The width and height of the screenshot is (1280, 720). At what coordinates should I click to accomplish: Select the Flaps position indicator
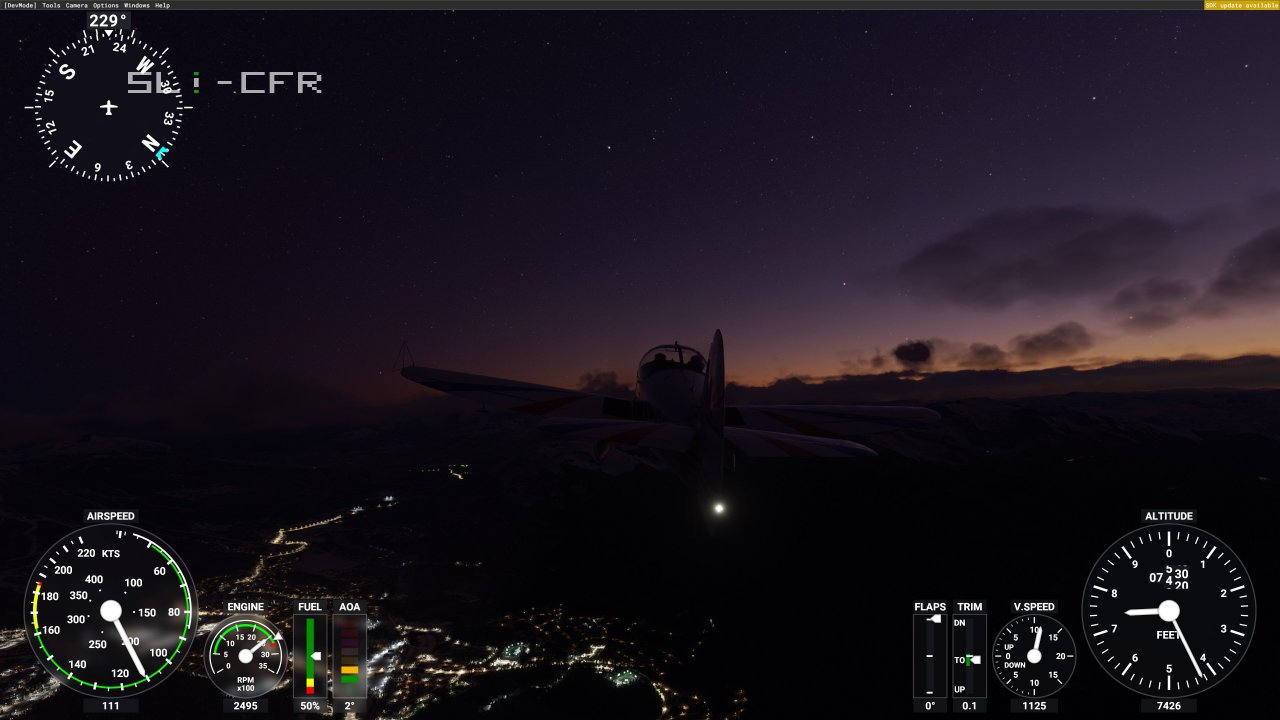pyautogui.click(x=931, y=655)
